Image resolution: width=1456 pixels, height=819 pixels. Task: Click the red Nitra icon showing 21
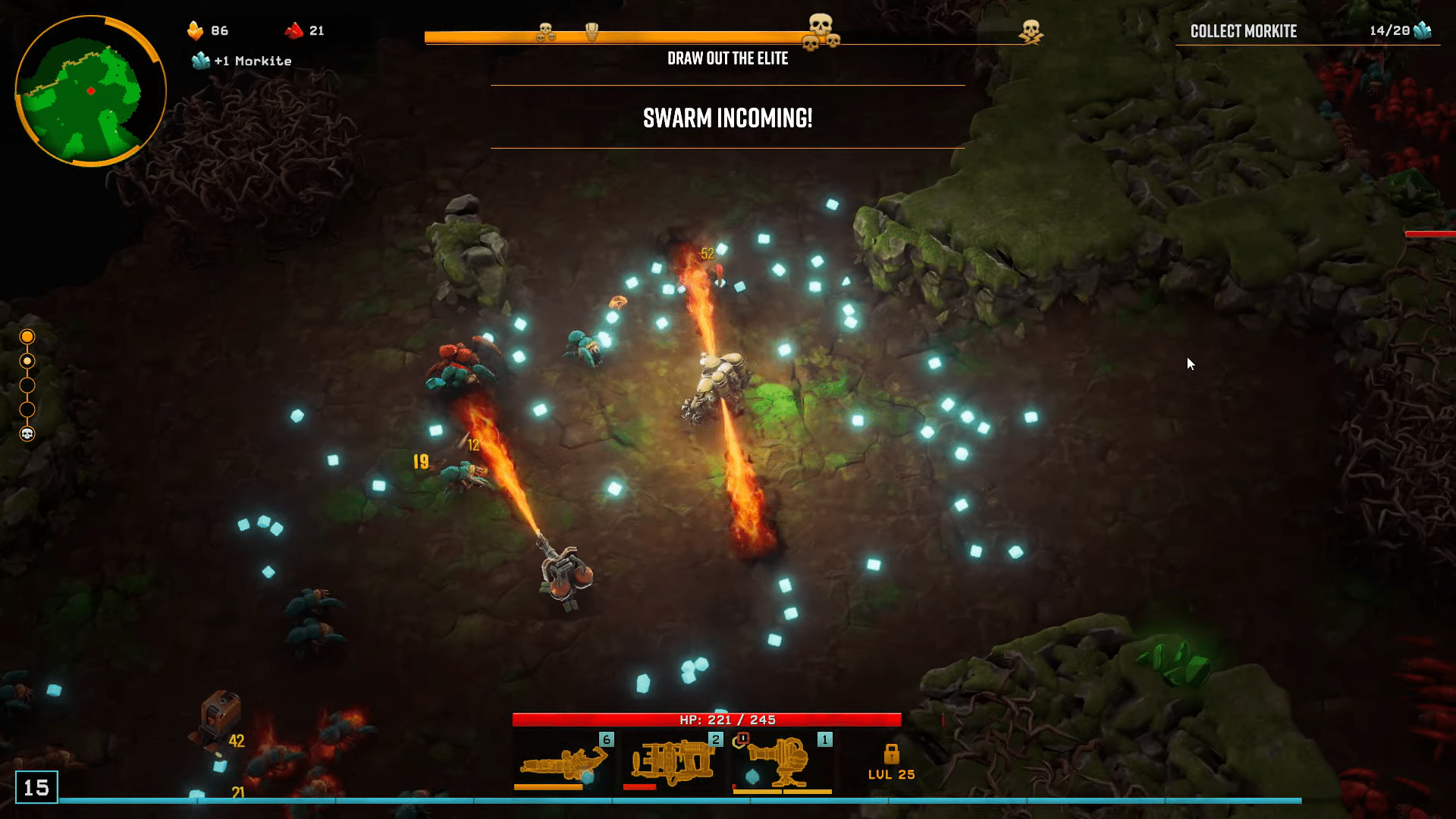[x=294, y=30]
